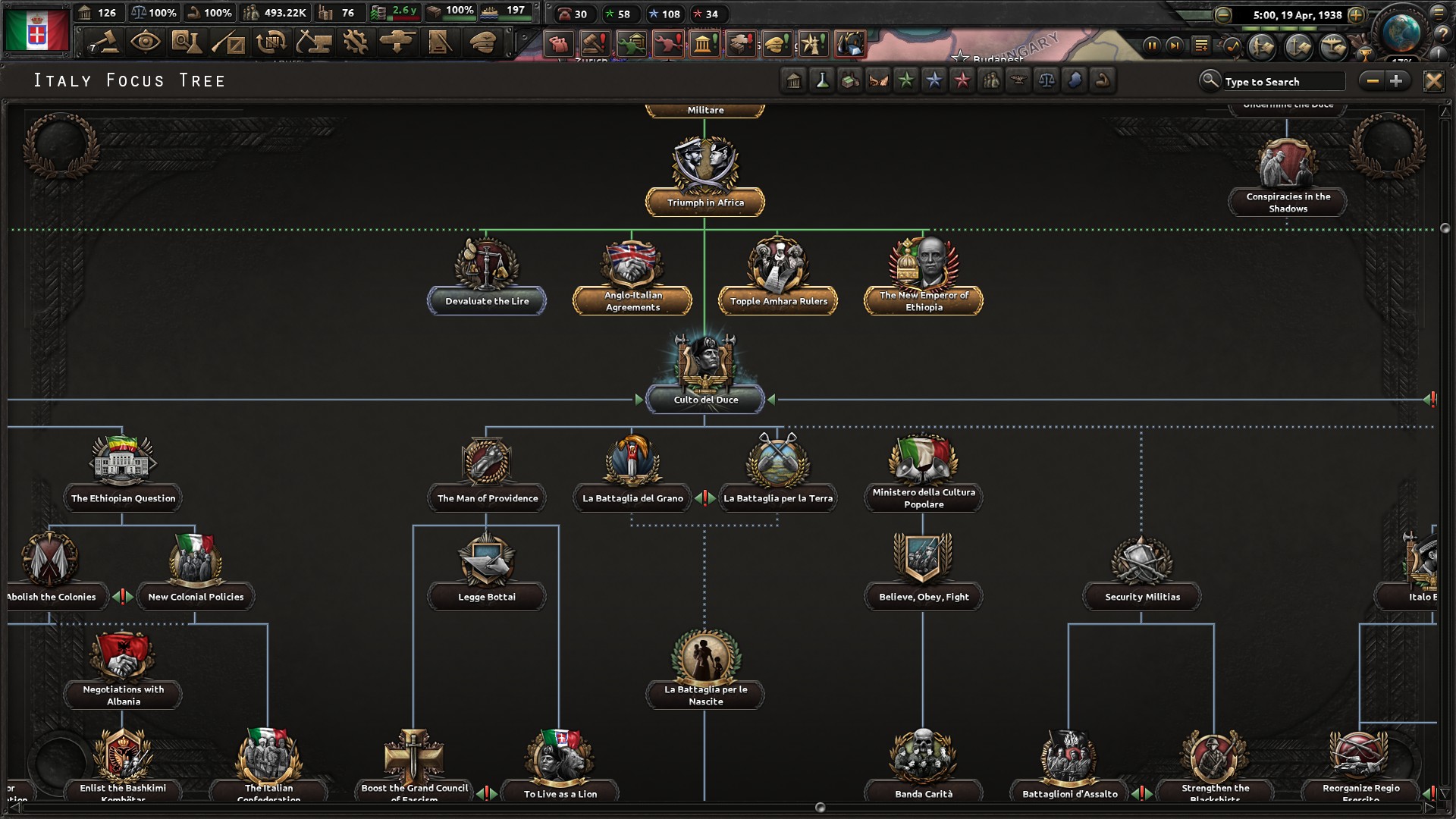This screenshot has height=819, width=1456.
Task: Click the gavel alert icon with red exclamation
Action: click(594, 44)
